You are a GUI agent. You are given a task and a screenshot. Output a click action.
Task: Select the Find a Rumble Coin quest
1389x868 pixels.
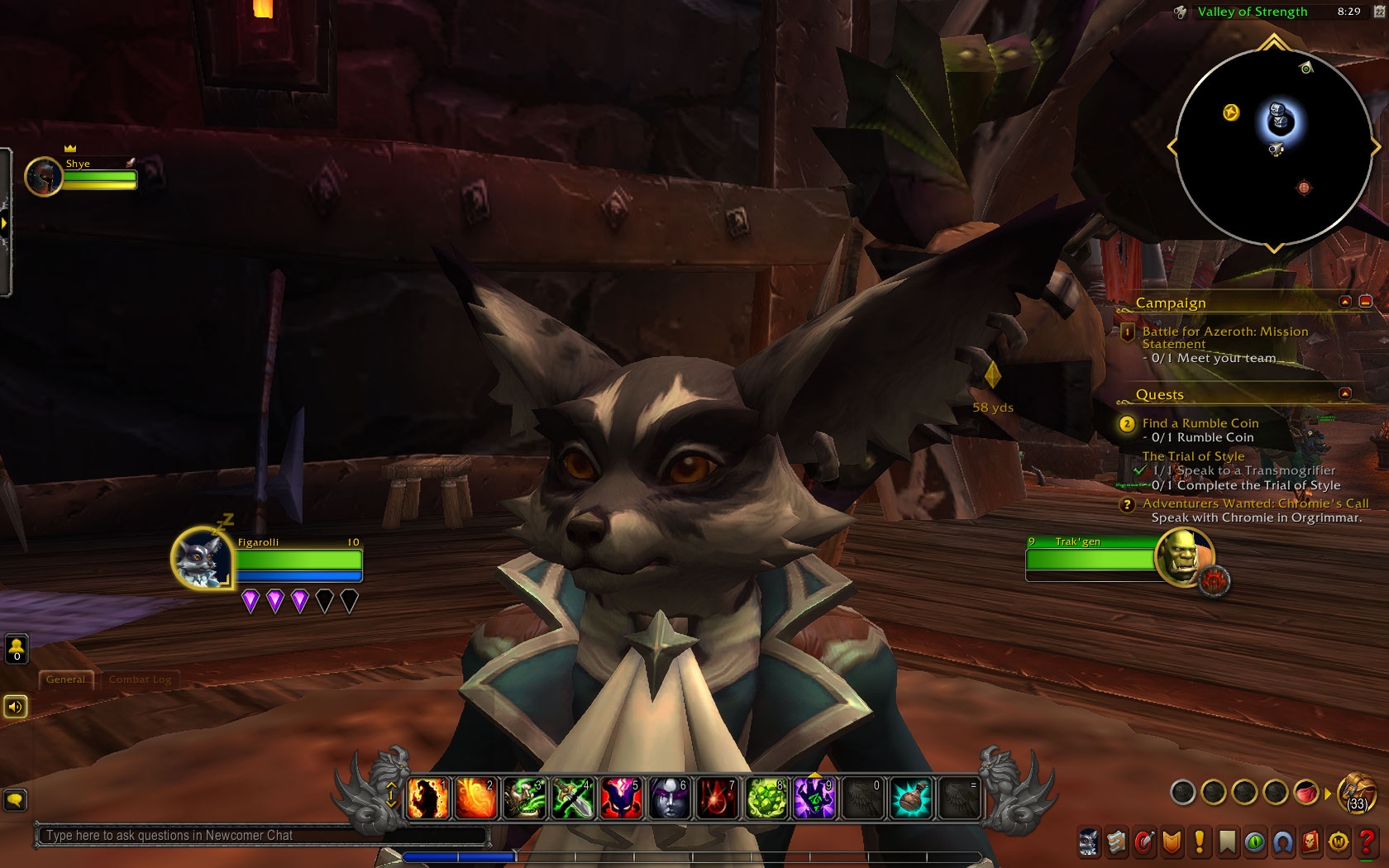coord(1200,423)
